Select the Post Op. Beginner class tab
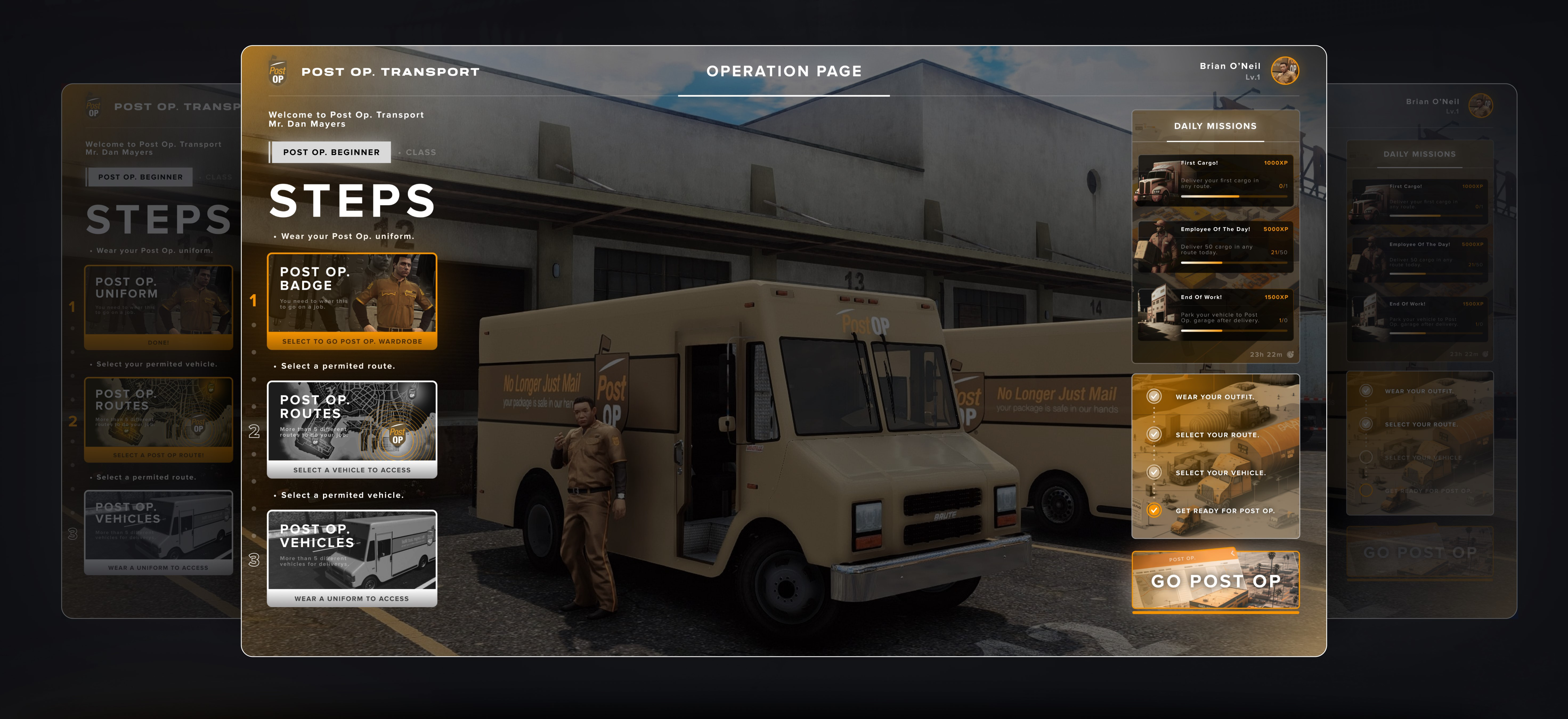The image size is (1568, 719). coord(331,152)
